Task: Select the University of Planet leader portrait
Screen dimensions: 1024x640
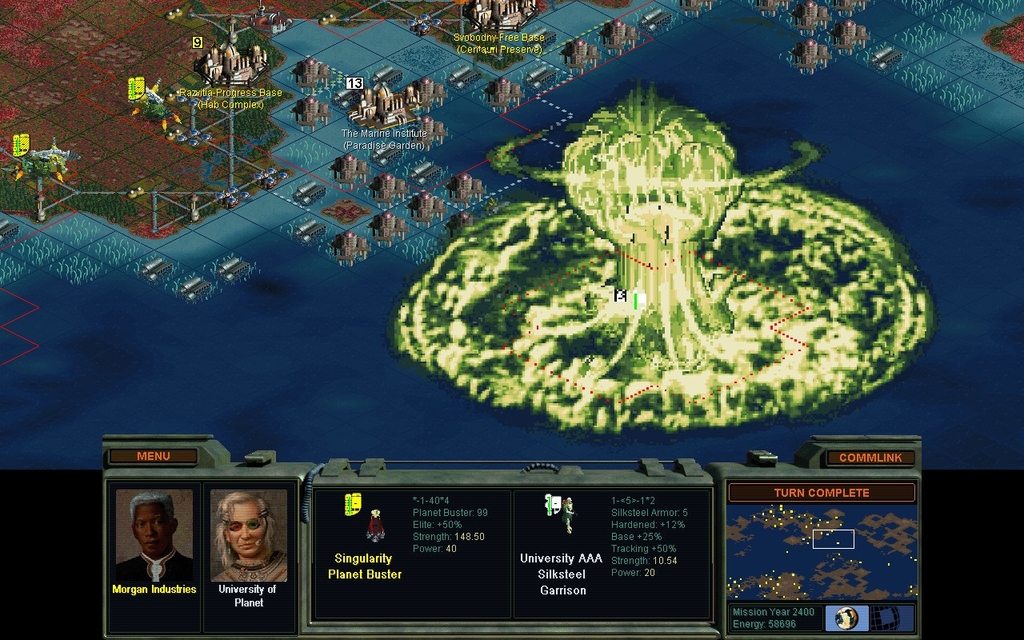Action: [x=248, y=536]
